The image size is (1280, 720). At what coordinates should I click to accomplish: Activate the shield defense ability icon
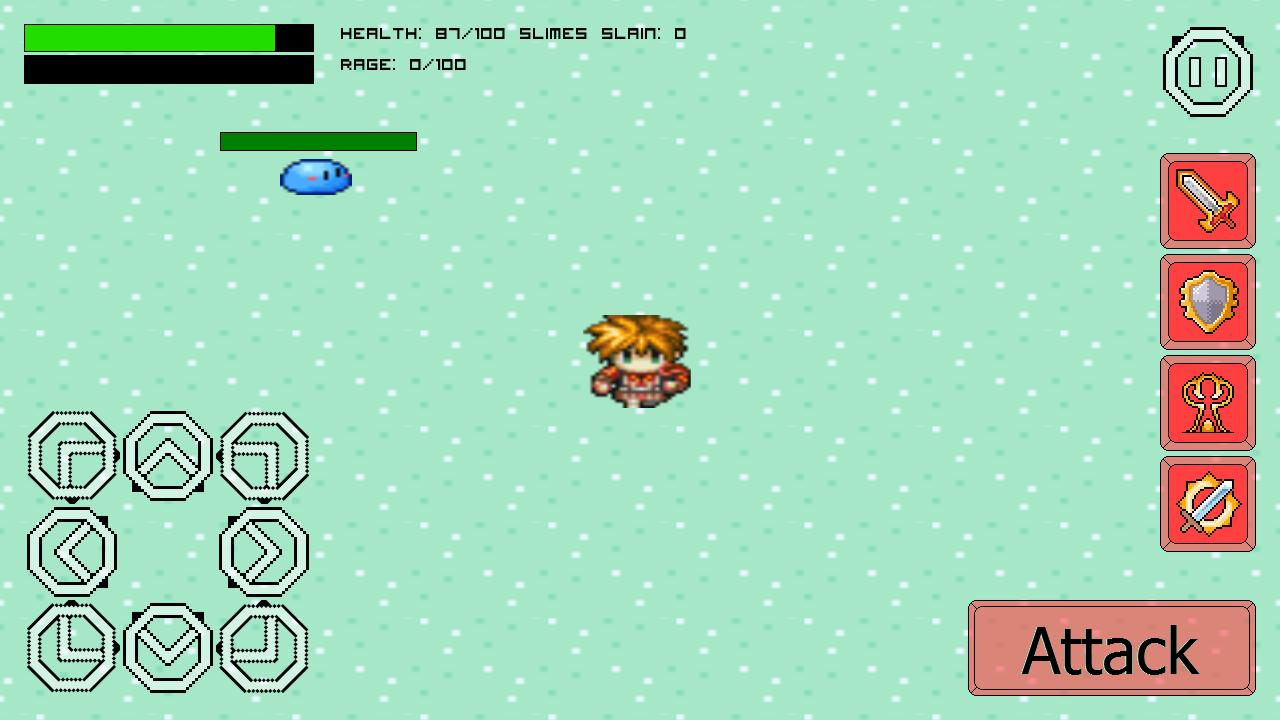(1207, 301)
